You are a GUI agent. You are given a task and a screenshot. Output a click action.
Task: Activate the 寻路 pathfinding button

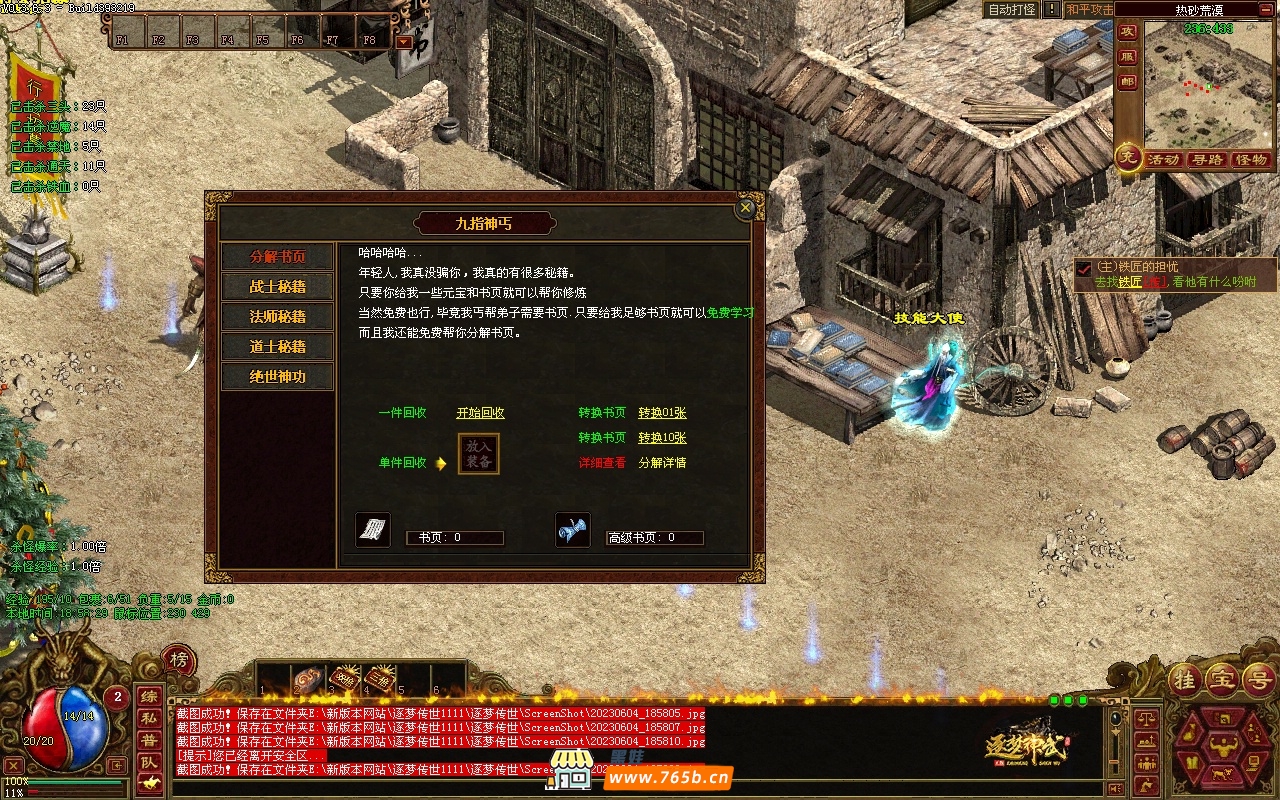pyautogui.click(x=1207, y=160)
